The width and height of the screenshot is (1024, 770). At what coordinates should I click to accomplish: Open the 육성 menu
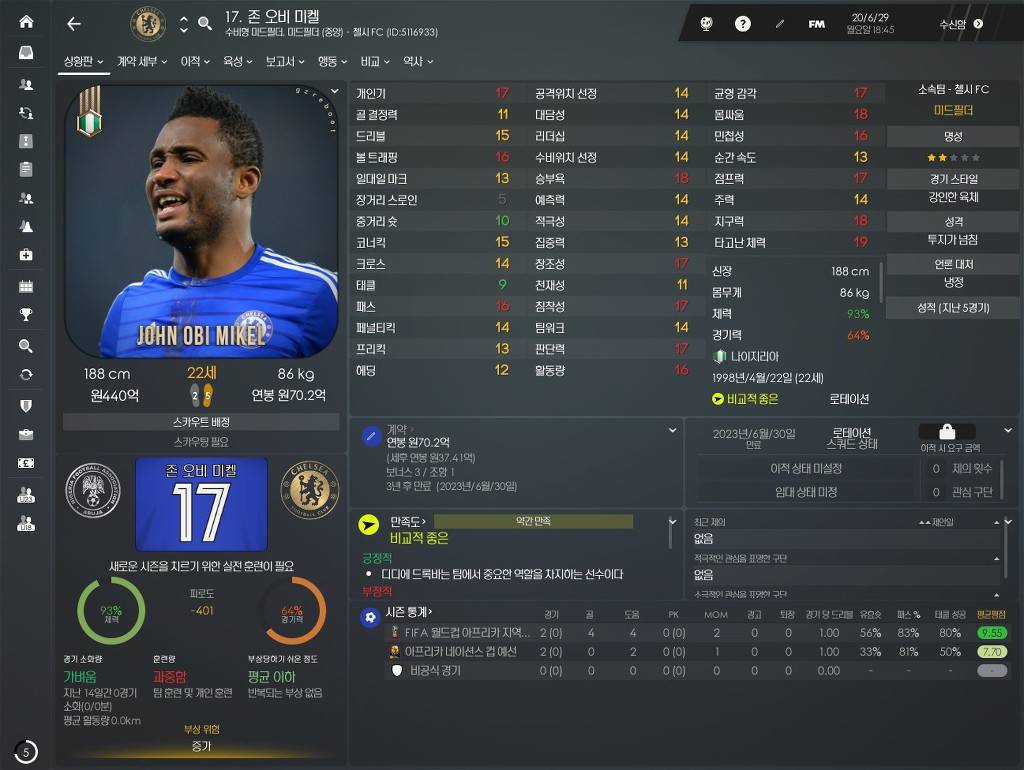pyautogui.click(x=237, y=62)
